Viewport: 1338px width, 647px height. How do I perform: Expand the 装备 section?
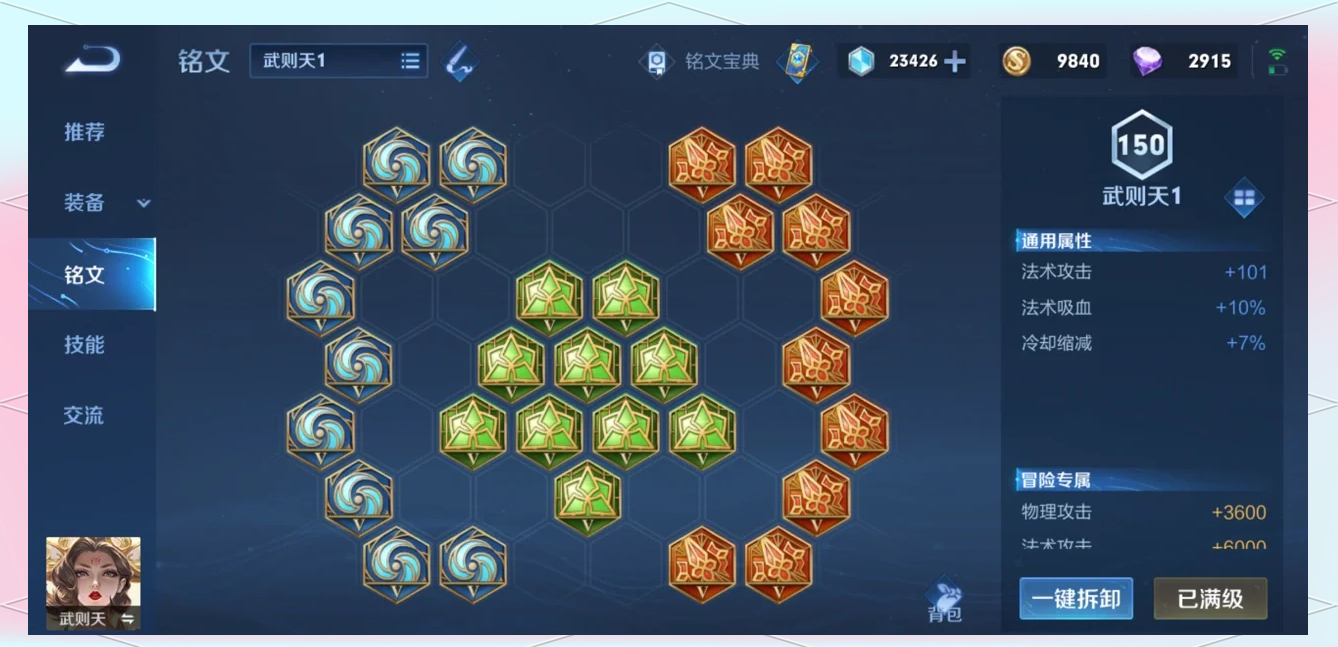106,203
